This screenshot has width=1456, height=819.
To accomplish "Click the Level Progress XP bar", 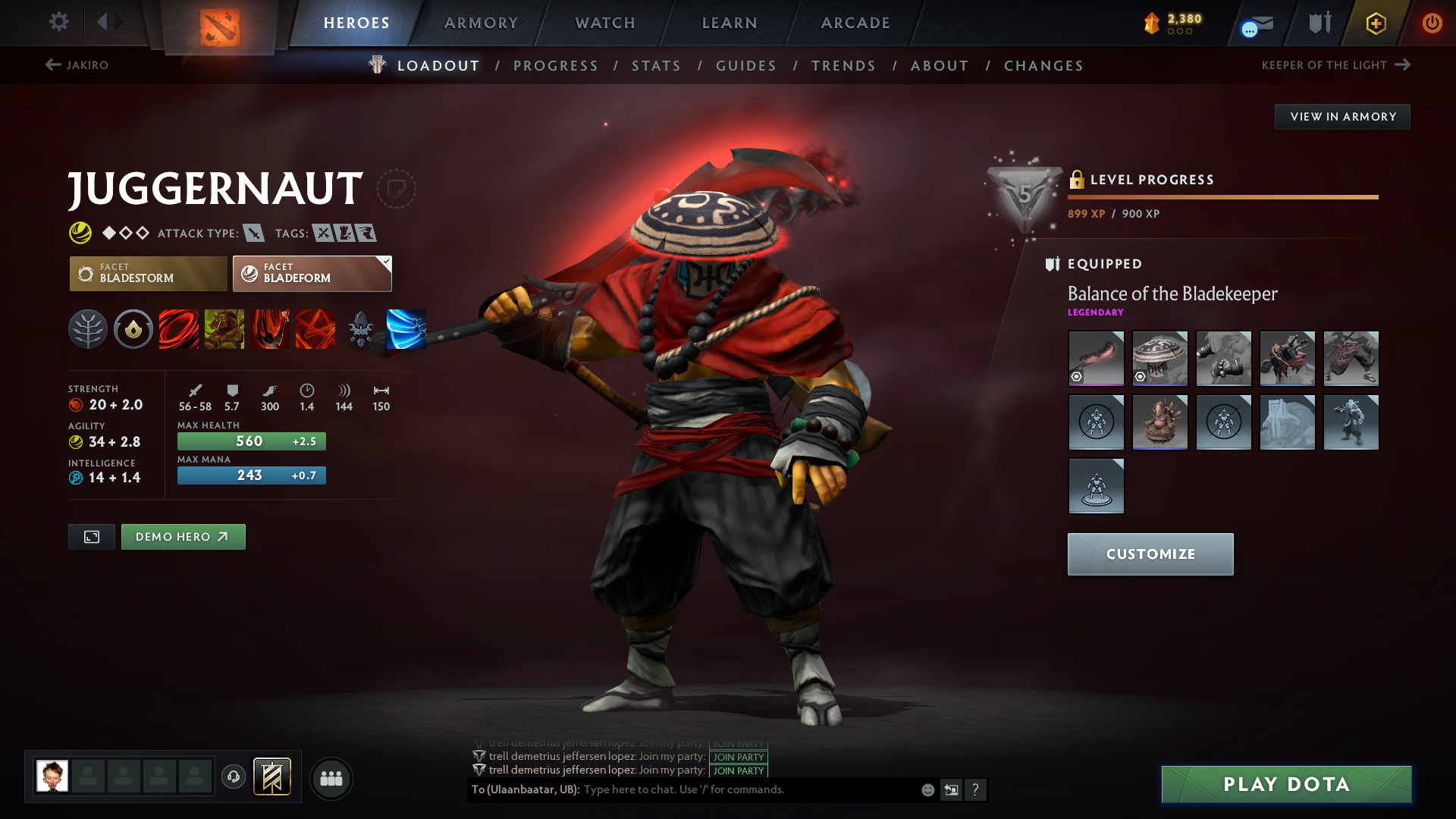I will (1222, 196).
